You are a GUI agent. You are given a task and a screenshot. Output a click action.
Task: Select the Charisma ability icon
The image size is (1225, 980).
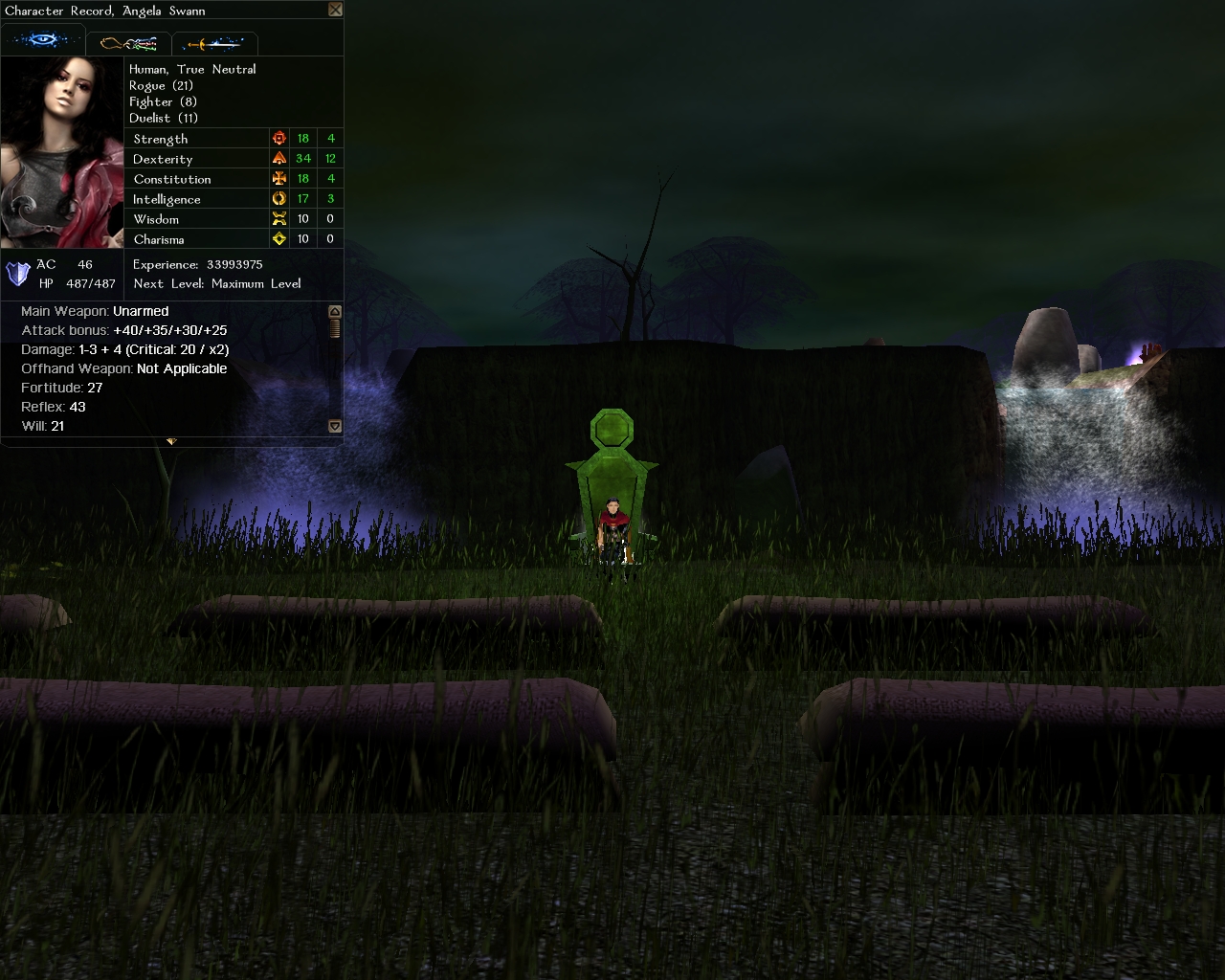click(x=279, y=239)
